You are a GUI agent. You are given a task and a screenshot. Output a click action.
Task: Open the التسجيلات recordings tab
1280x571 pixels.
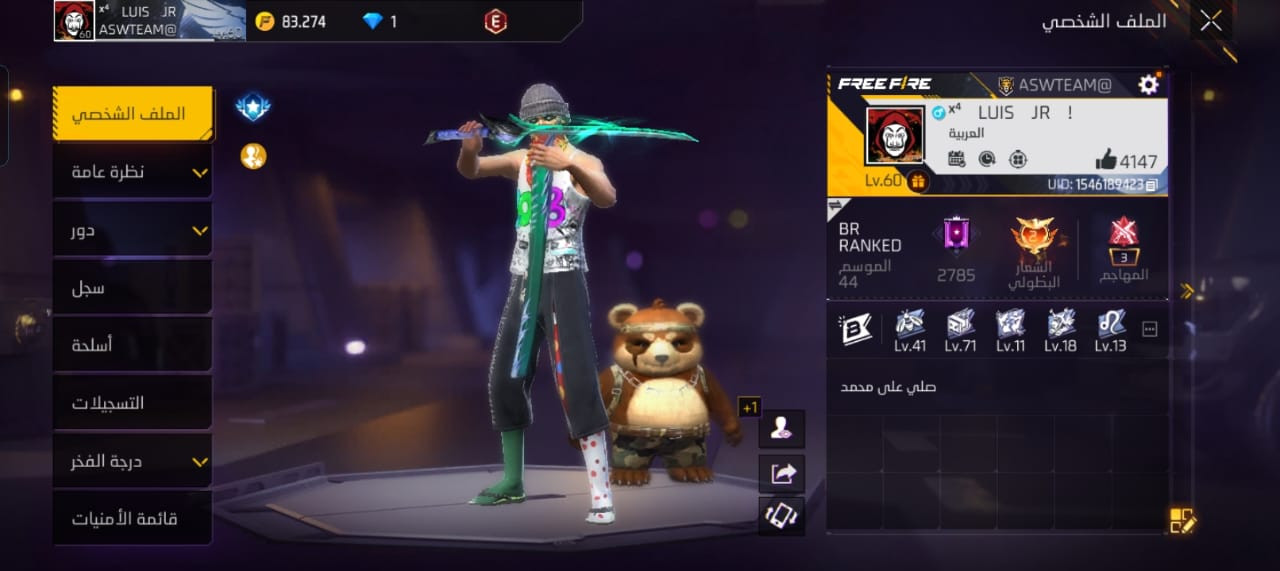click(133, 403)
